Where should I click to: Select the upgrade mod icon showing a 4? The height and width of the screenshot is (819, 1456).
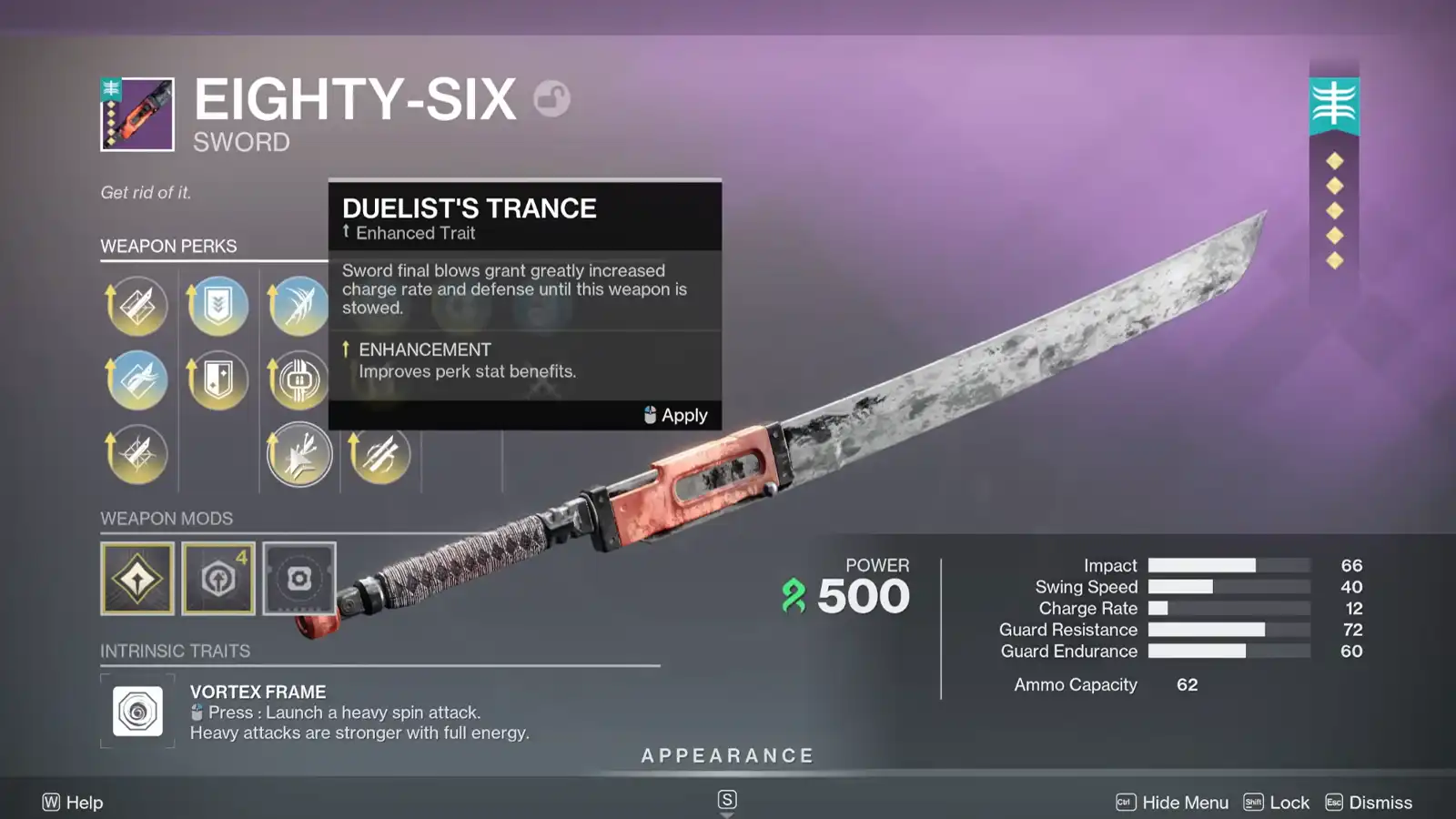(x=218, y=579)
